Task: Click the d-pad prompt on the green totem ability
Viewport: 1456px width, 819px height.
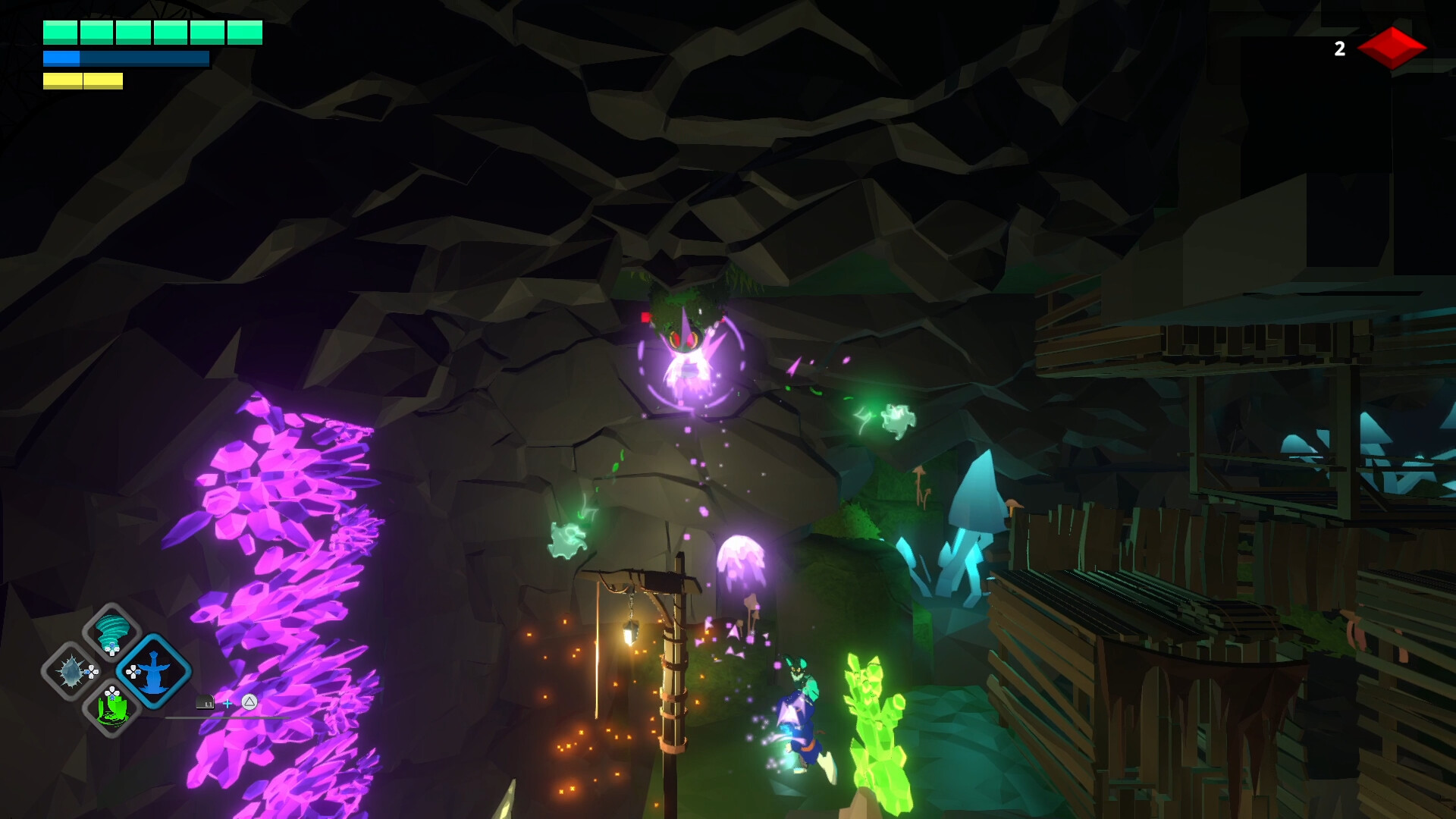Action: click(112, 693)
